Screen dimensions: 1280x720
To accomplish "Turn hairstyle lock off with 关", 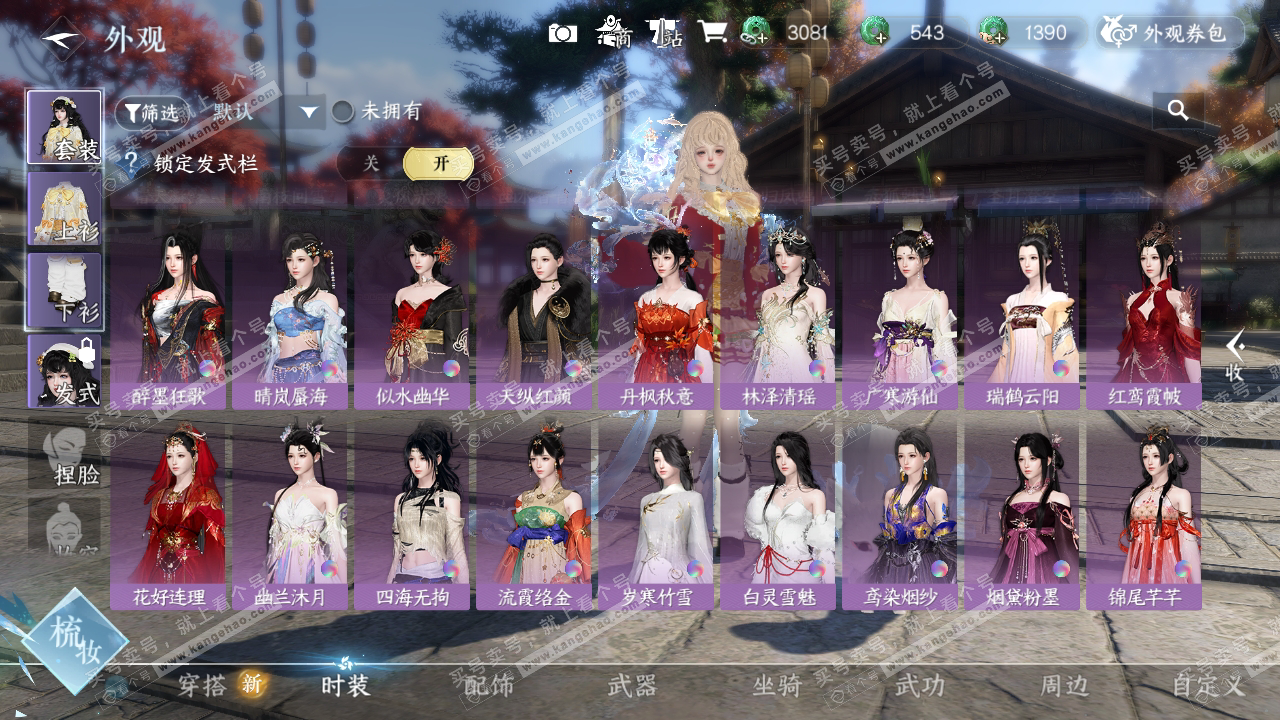I will click(371, 163).
